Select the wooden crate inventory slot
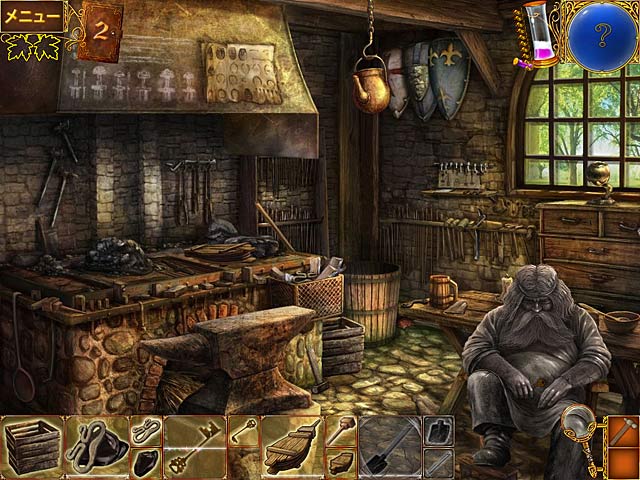 click(31, 443)
